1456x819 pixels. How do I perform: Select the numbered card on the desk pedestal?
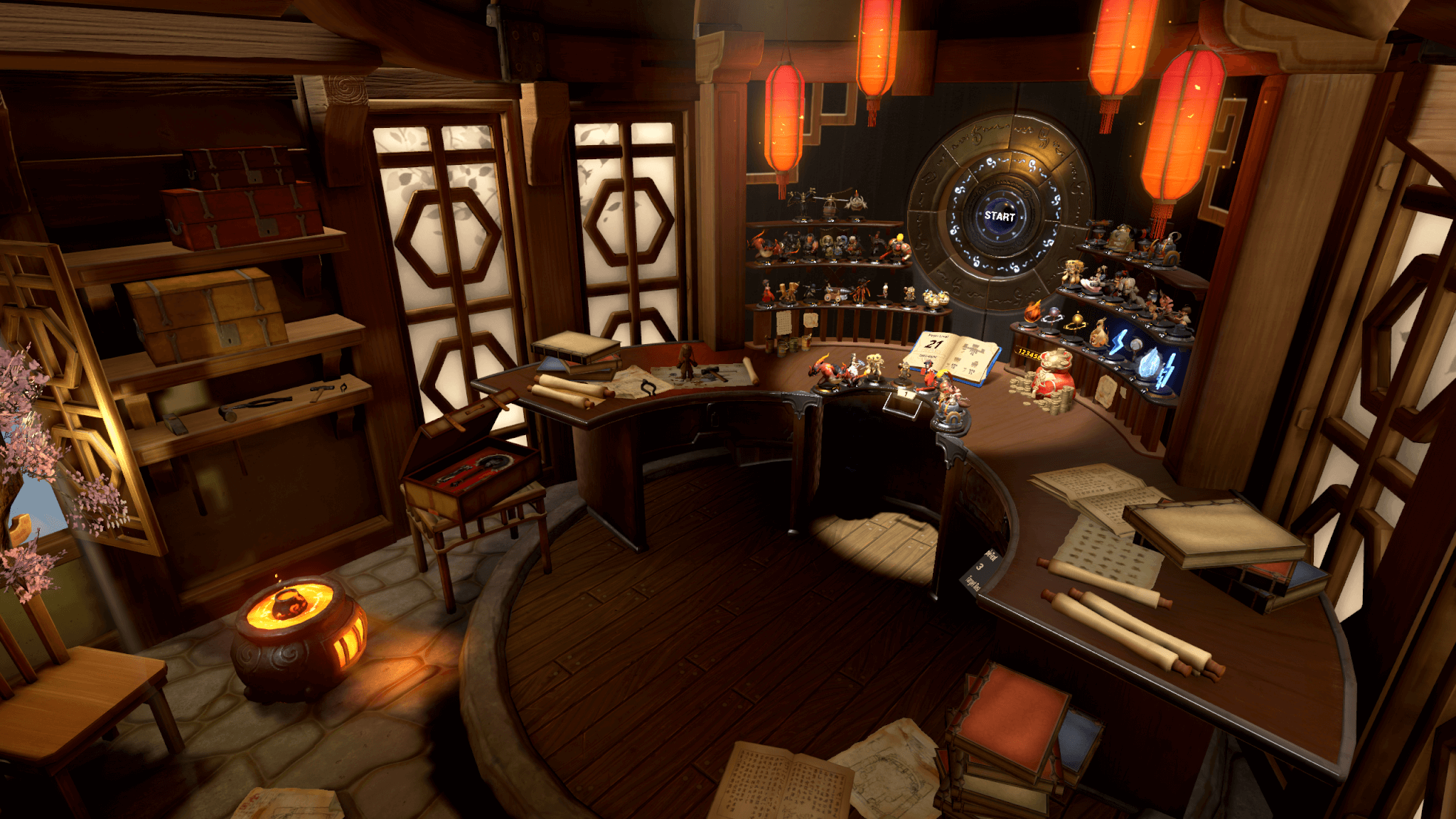(x=905, y=393)
